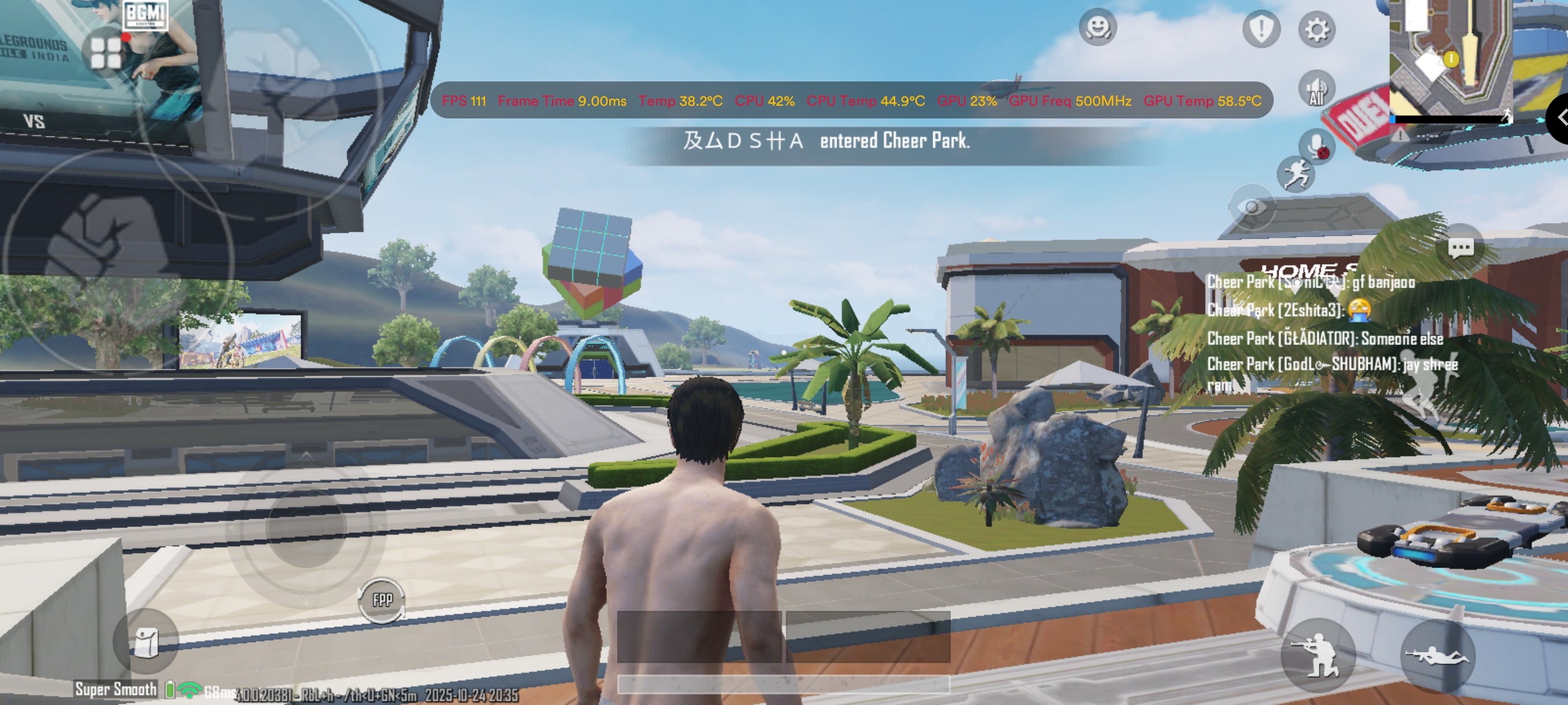Select GLADIATOR's chat message
The height and width of the screenshot is (705, 1568).
tap(1325, 338)
